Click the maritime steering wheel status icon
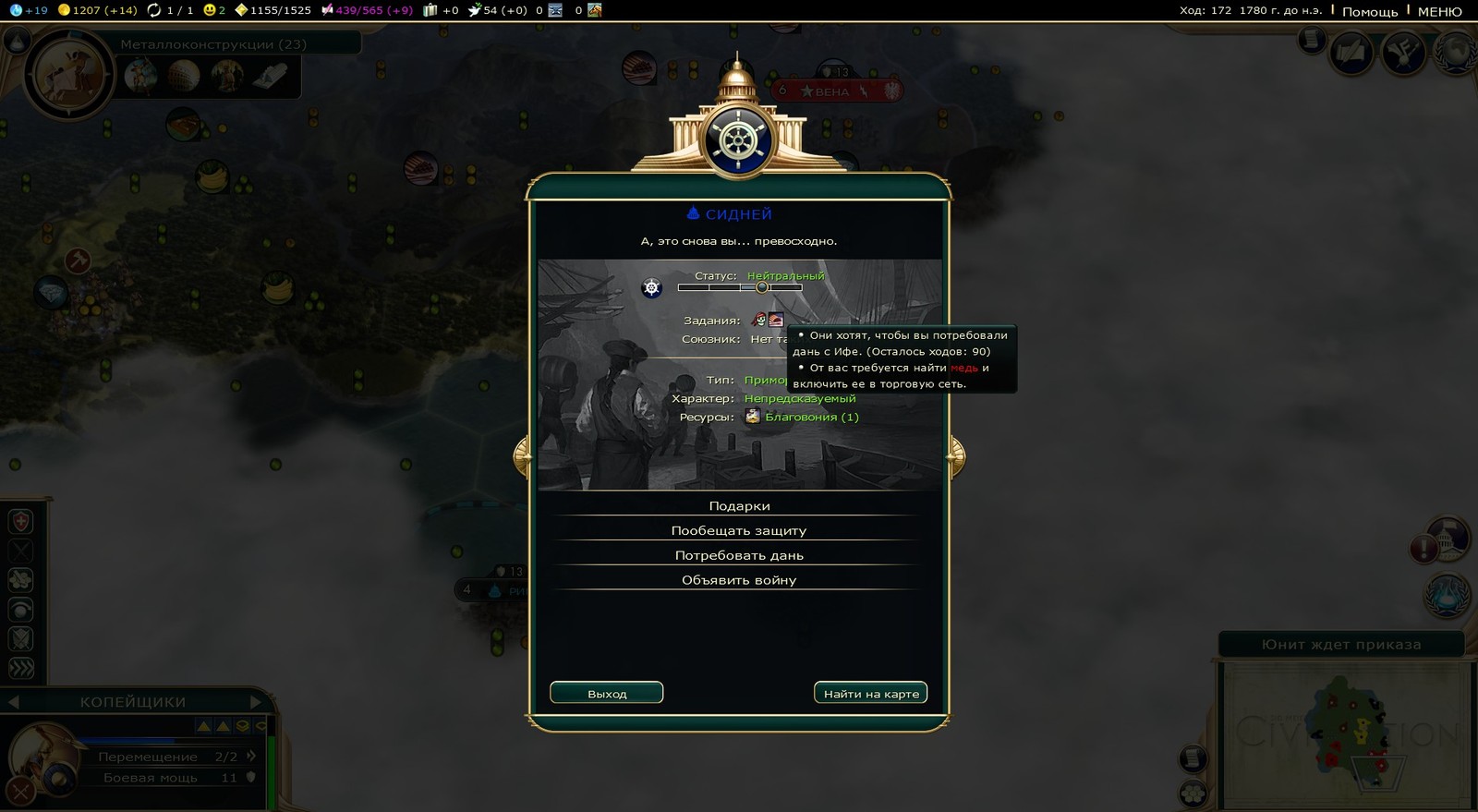This screenshot has width=1478, height=812. (652, 288)
